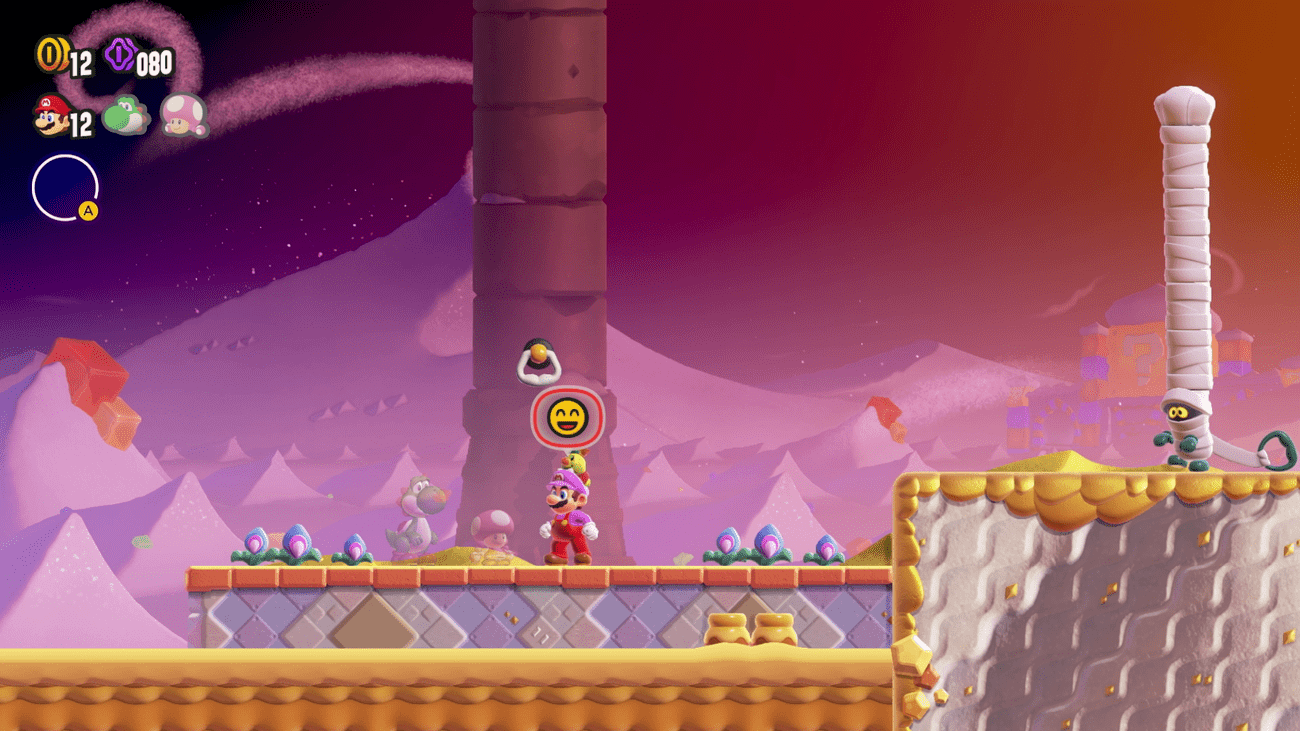Click the glowing flower bud near Yoshi
The height and width of the screenshot is (731, 1300).
click(355, 545)
